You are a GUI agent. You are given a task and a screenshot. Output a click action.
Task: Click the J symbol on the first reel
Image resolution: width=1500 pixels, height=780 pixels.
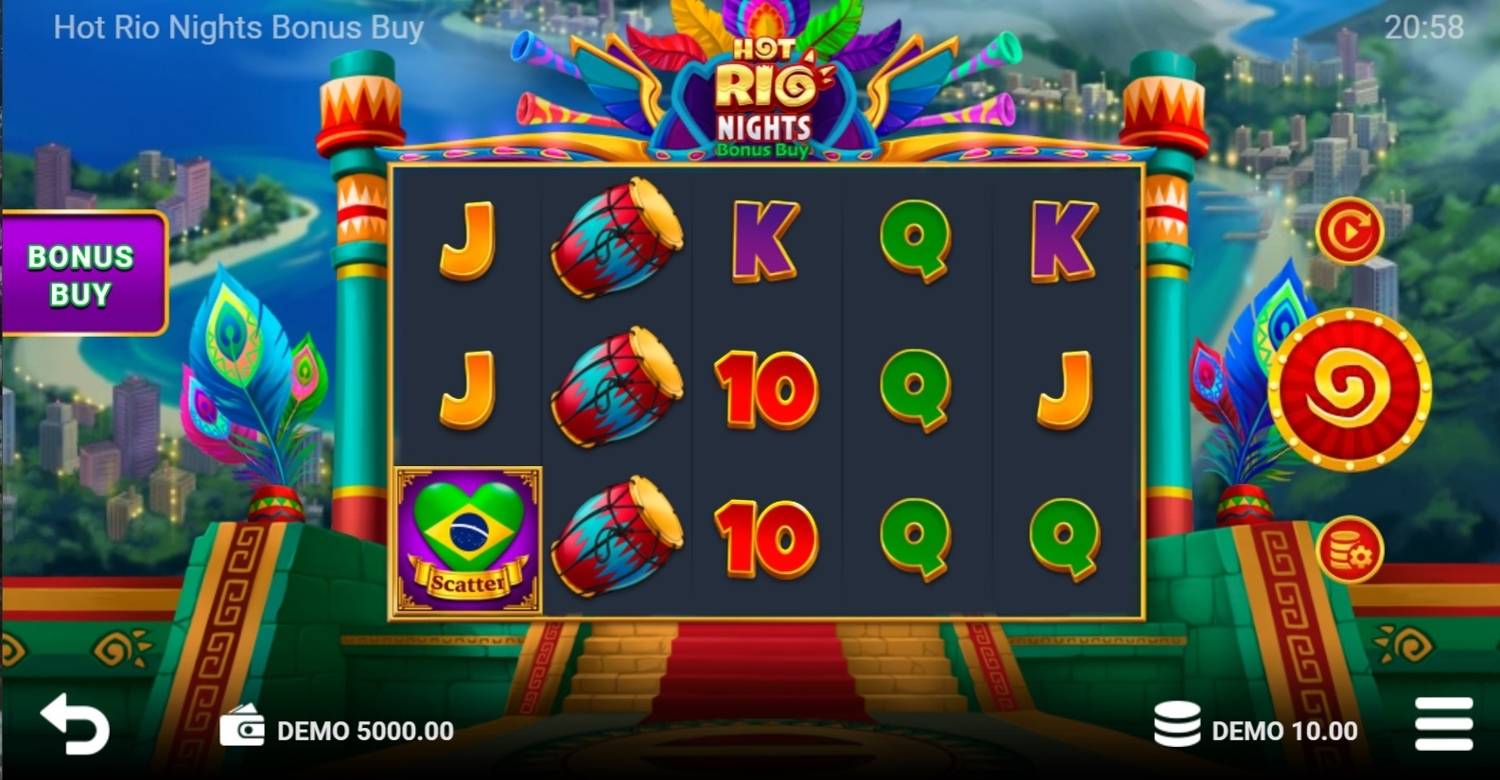click(x=466, y=240)
